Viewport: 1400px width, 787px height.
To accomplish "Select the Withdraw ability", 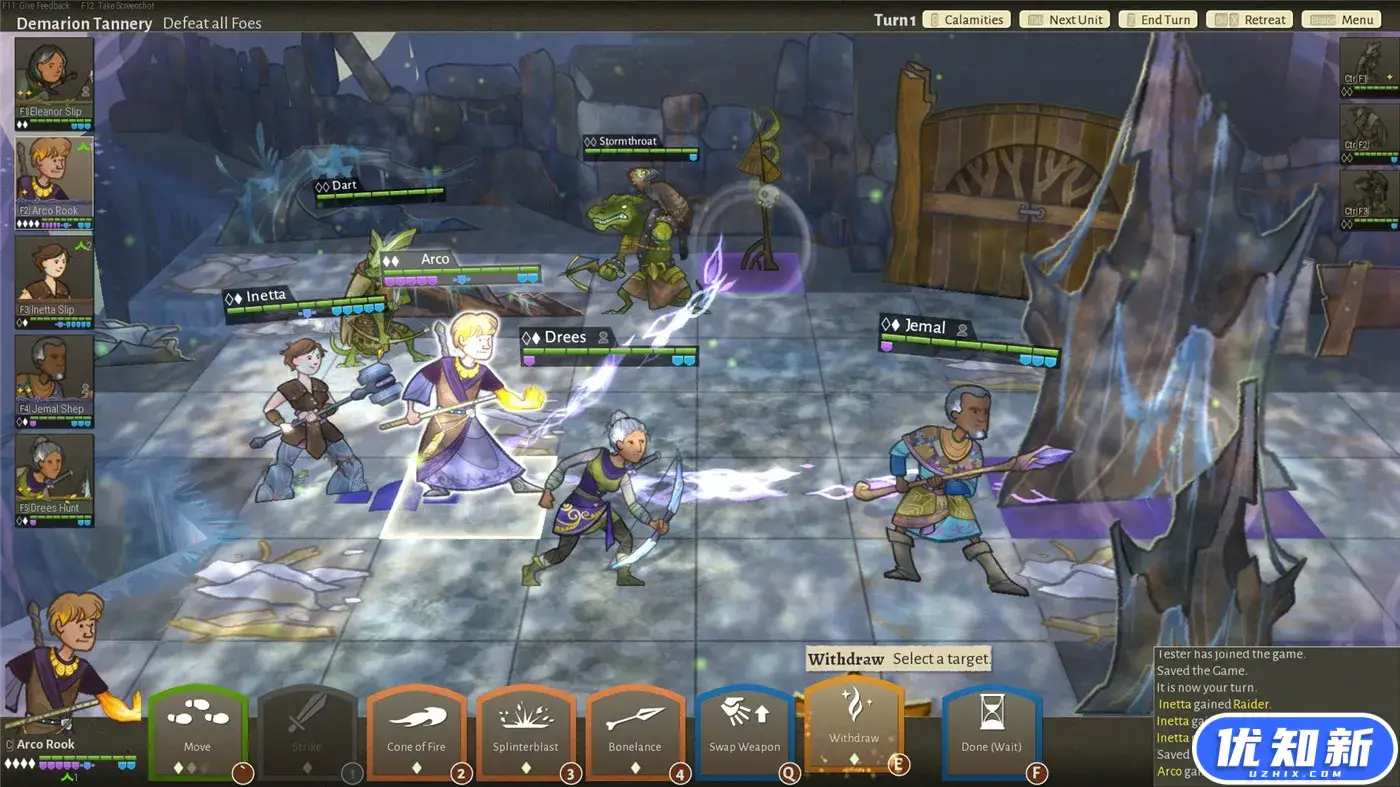I will coord(854,725).
